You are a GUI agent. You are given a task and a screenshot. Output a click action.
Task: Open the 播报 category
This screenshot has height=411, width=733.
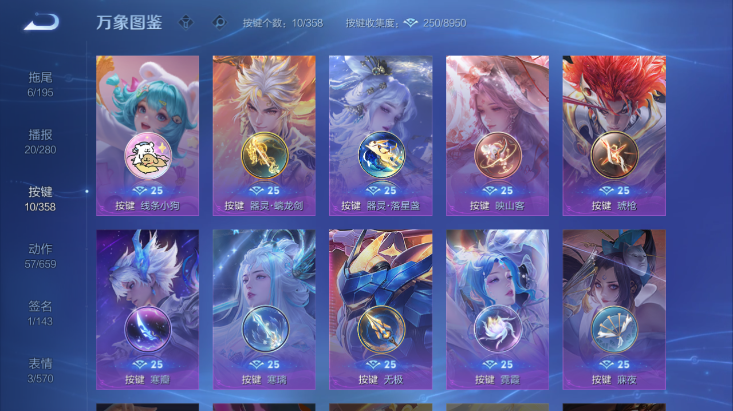(40, 142)
